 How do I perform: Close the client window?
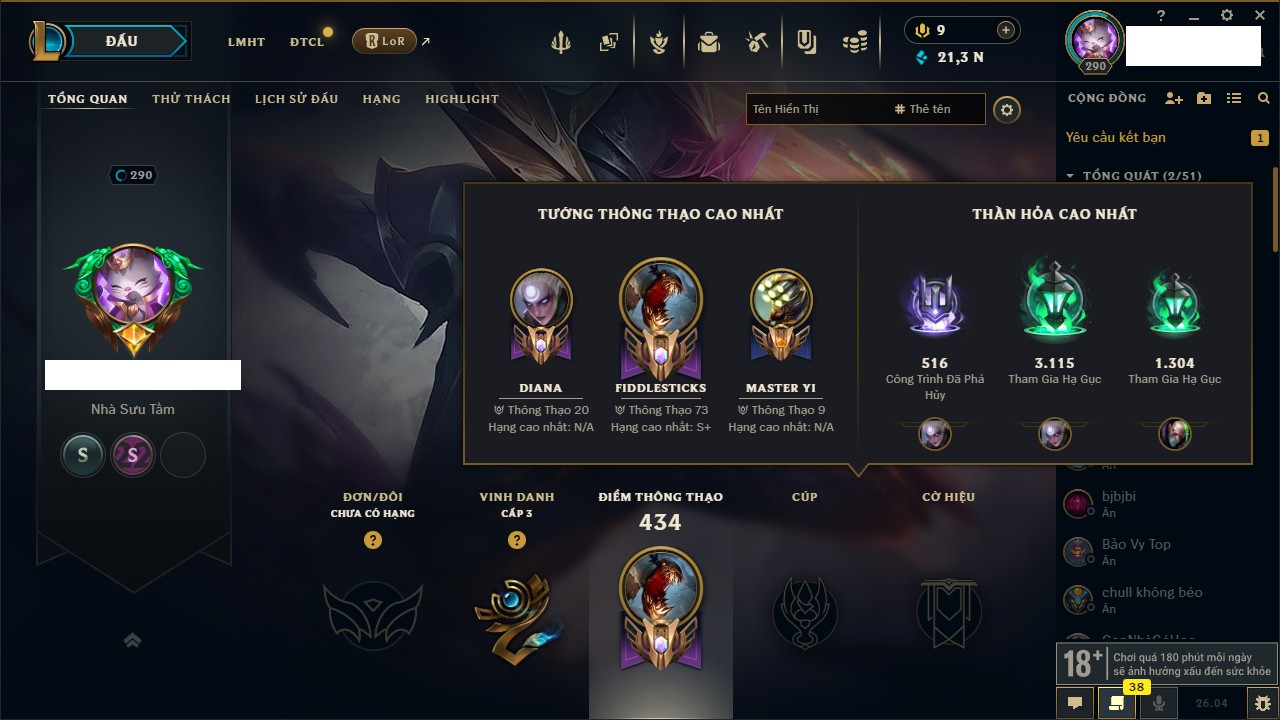1259,15
